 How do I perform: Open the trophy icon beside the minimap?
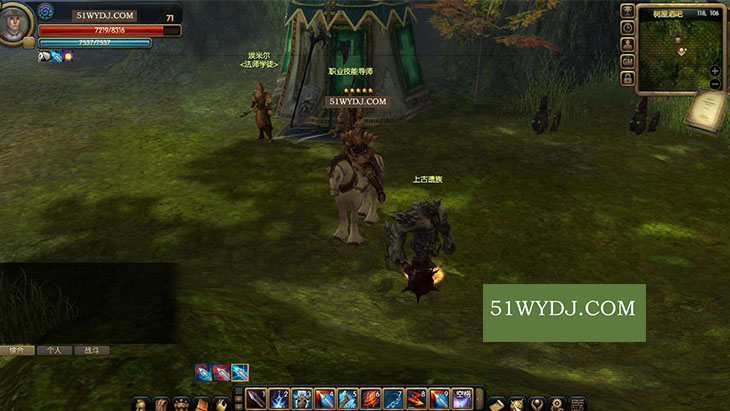point(627,10)
